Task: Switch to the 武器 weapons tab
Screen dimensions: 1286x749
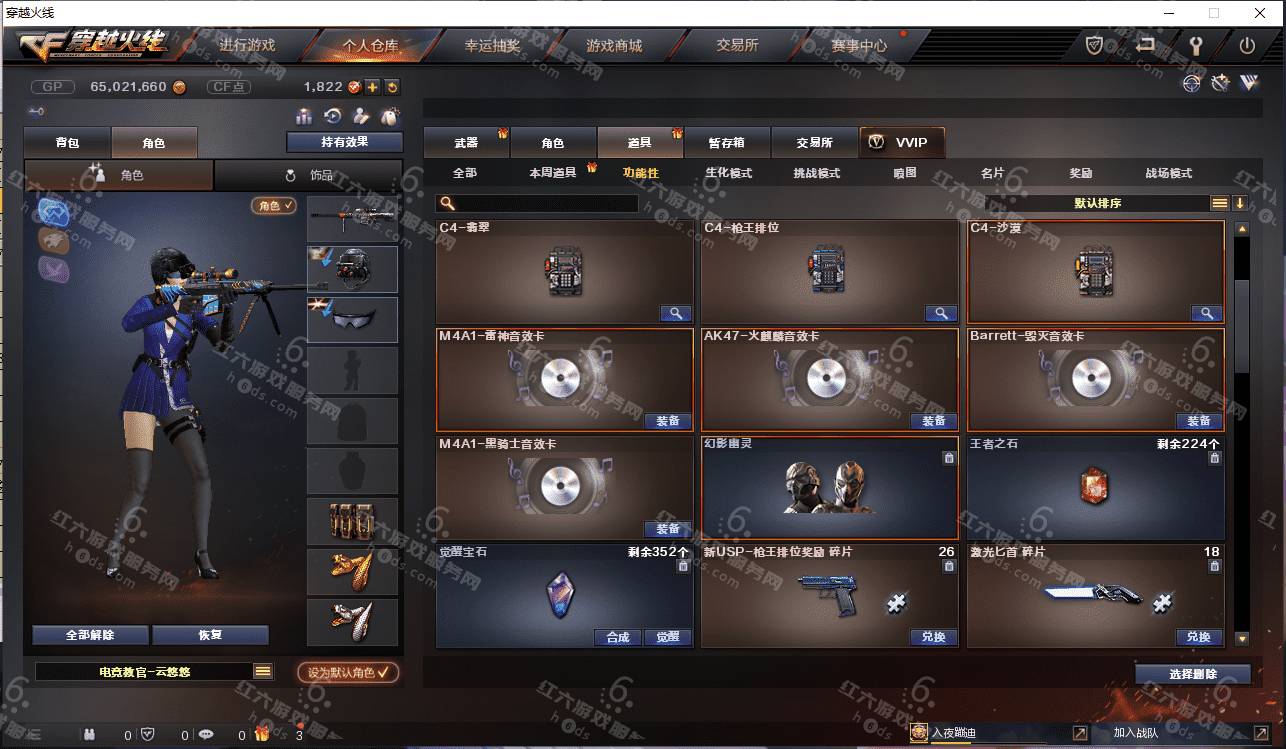Action: (x=466, y=143)
